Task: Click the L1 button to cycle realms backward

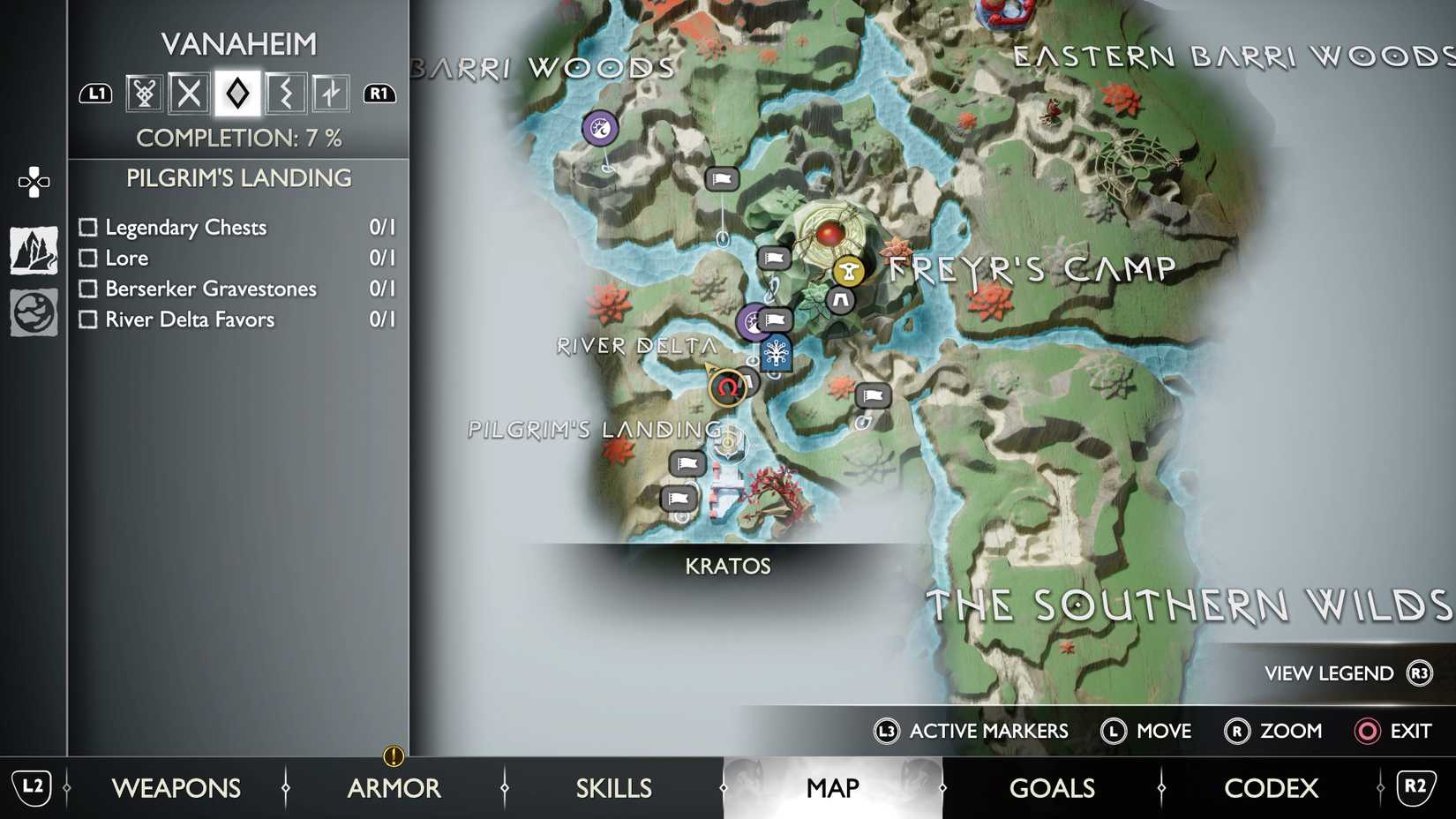Action: 96,92
